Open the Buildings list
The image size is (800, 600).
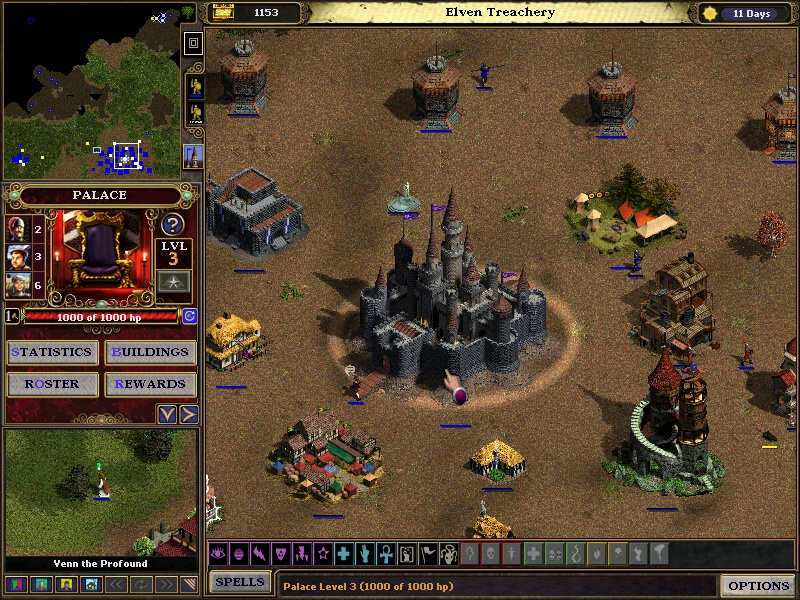pyautogui.click(x=149, y=352)
